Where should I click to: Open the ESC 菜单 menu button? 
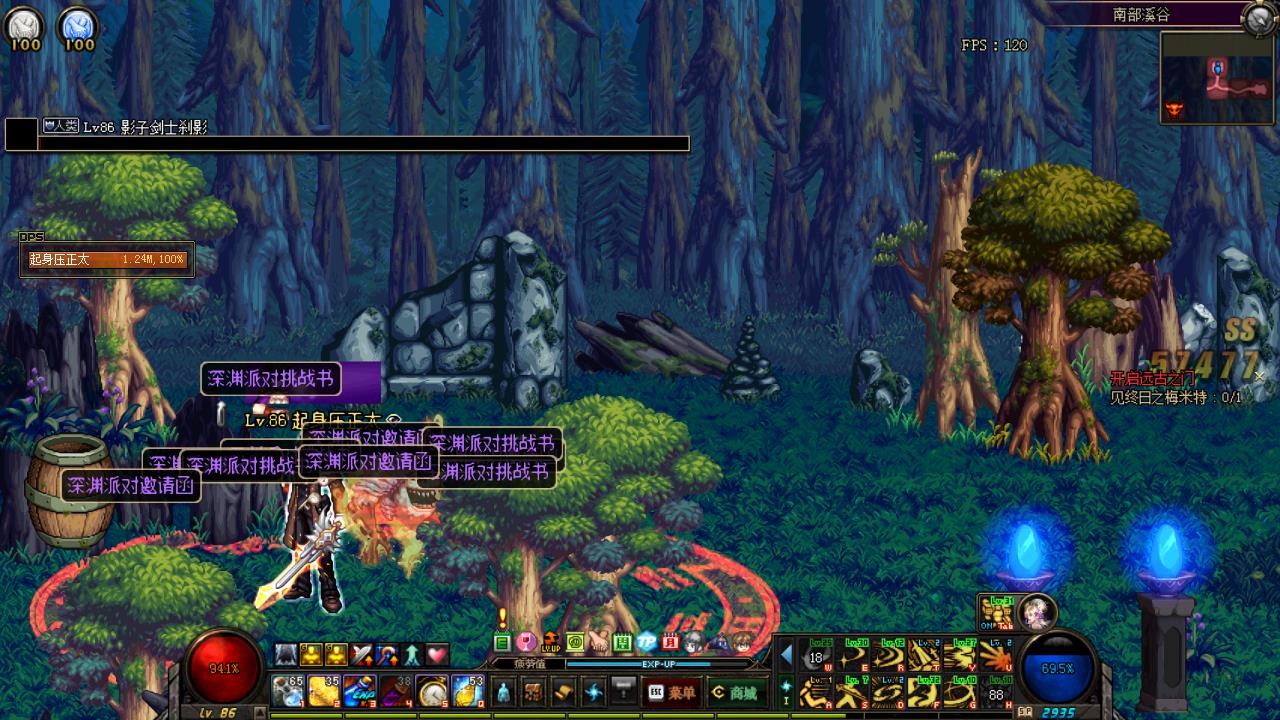672,692
